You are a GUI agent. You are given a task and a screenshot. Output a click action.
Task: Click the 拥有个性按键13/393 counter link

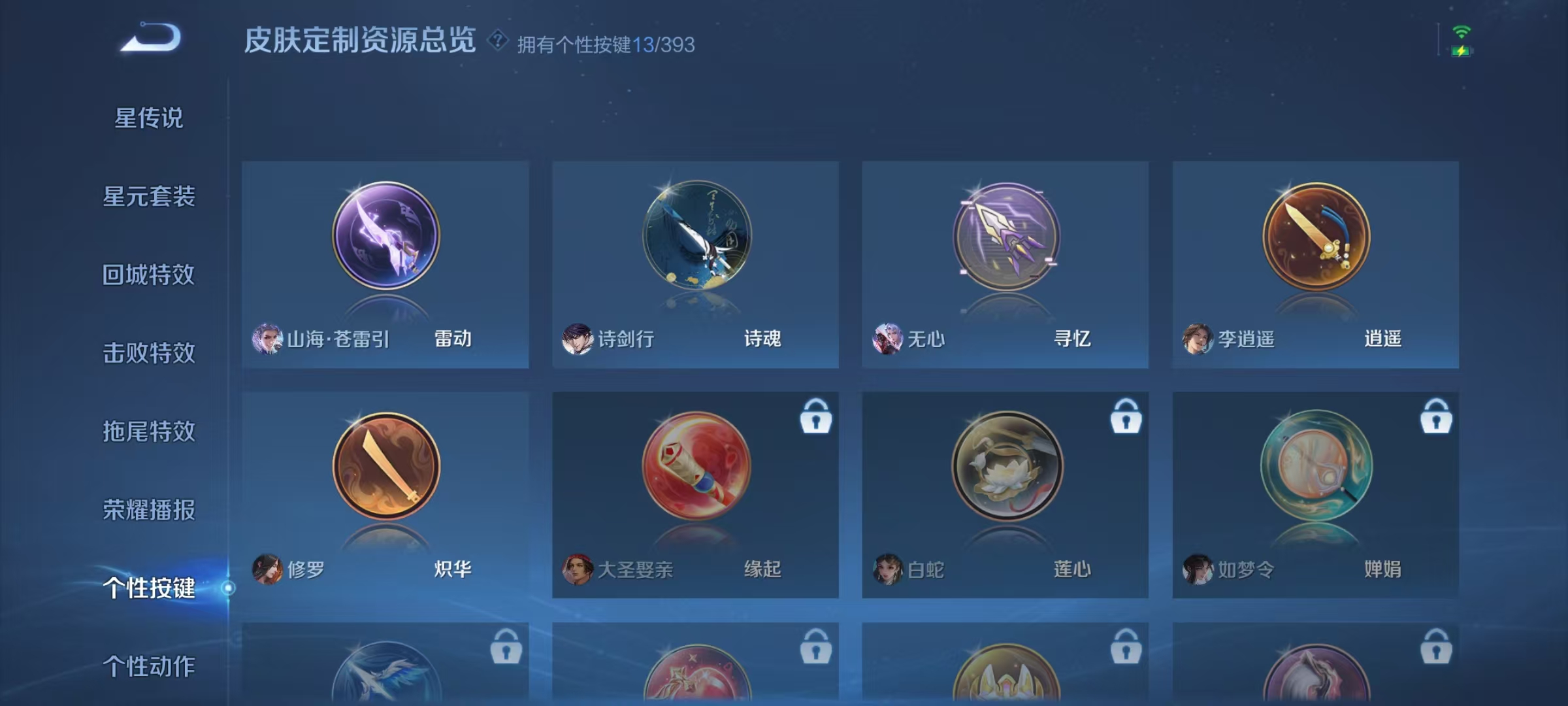604,44
